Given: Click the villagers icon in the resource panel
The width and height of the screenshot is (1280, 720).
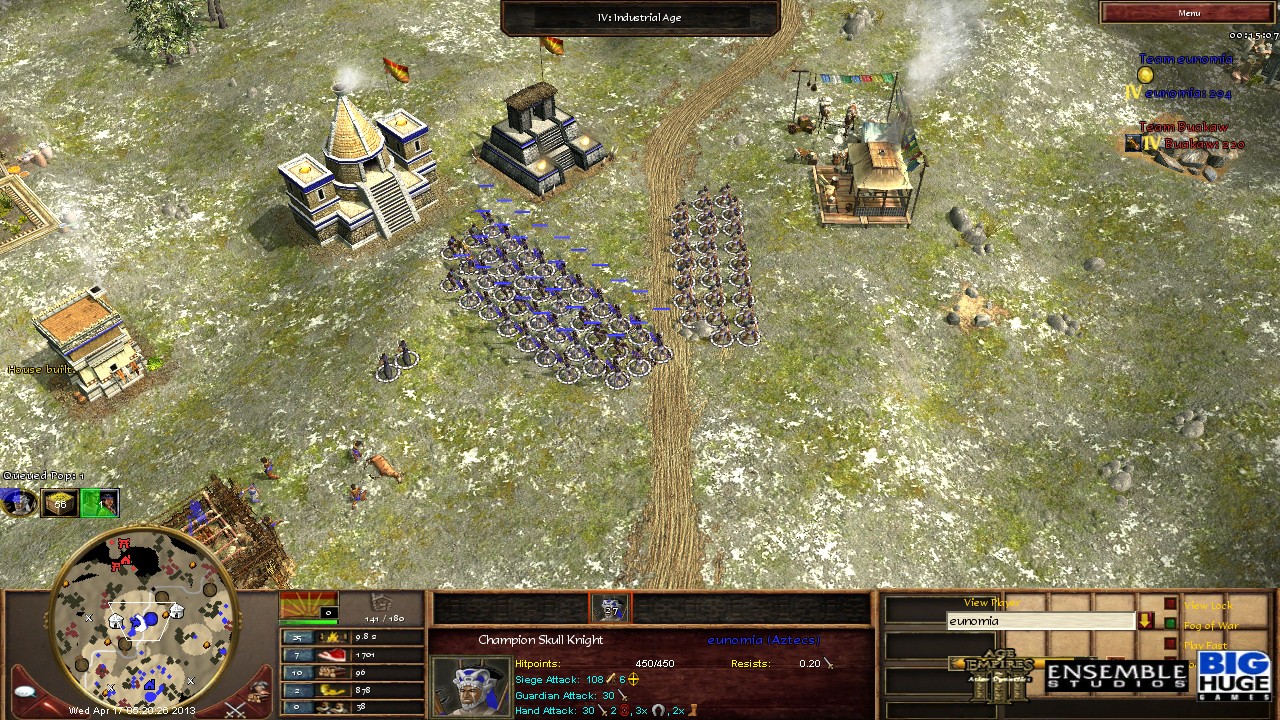Looking at the screenshot, I should (x=332, y=707).
